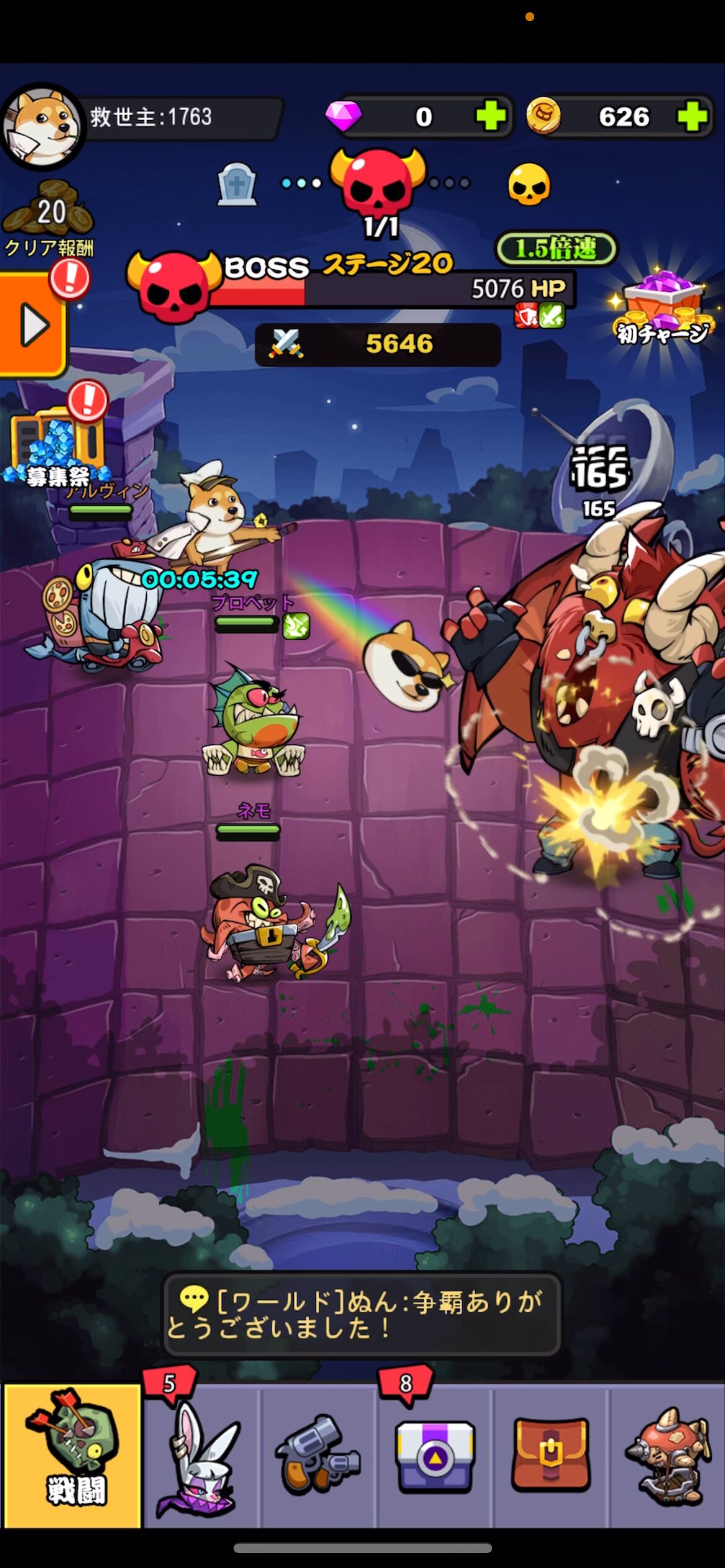
Task: Open the red backpack tab
Action: [550, 1455]
